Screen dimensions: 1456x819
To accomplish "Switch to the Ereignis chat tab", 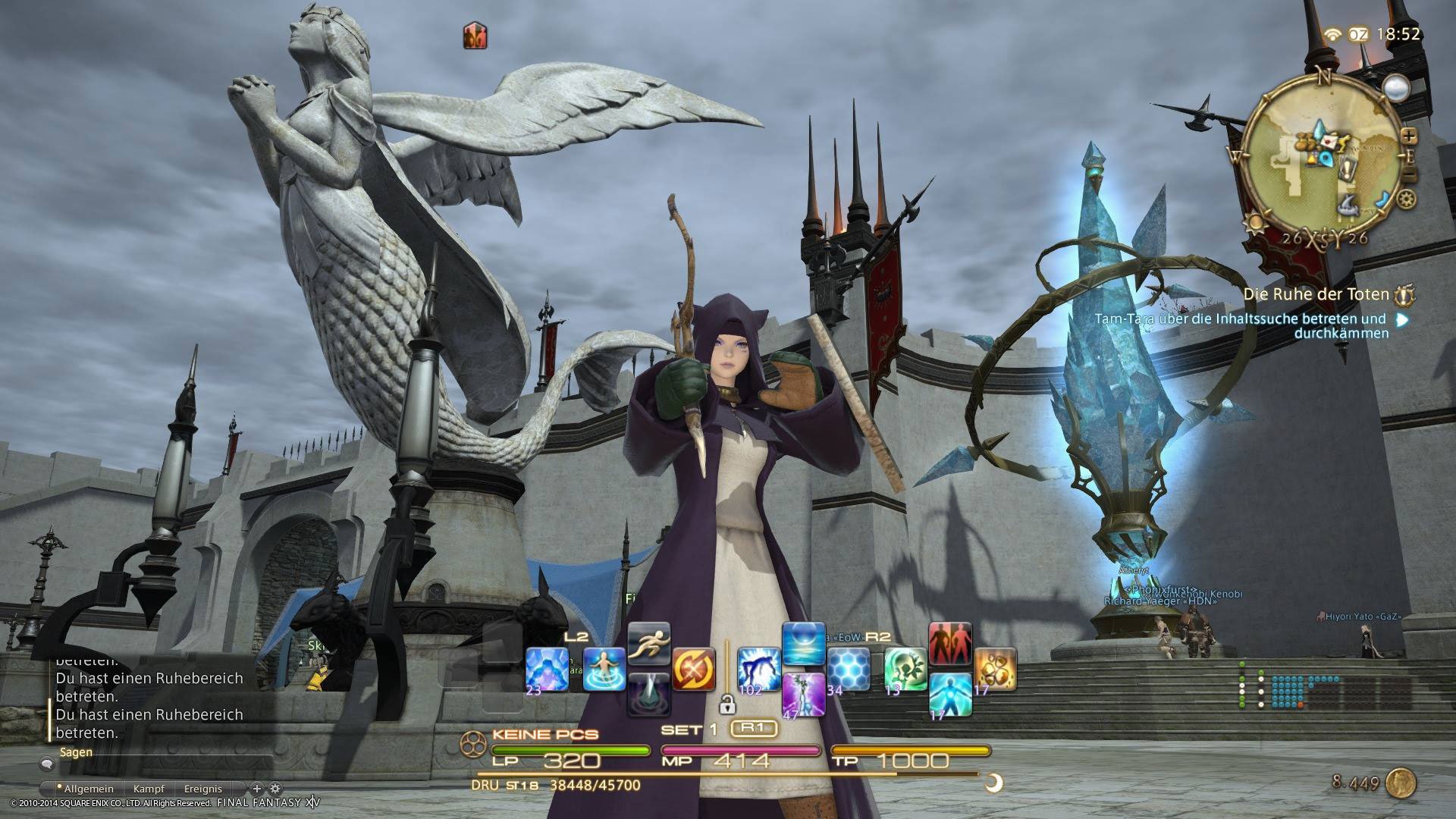I will click(x=204, y=788).
